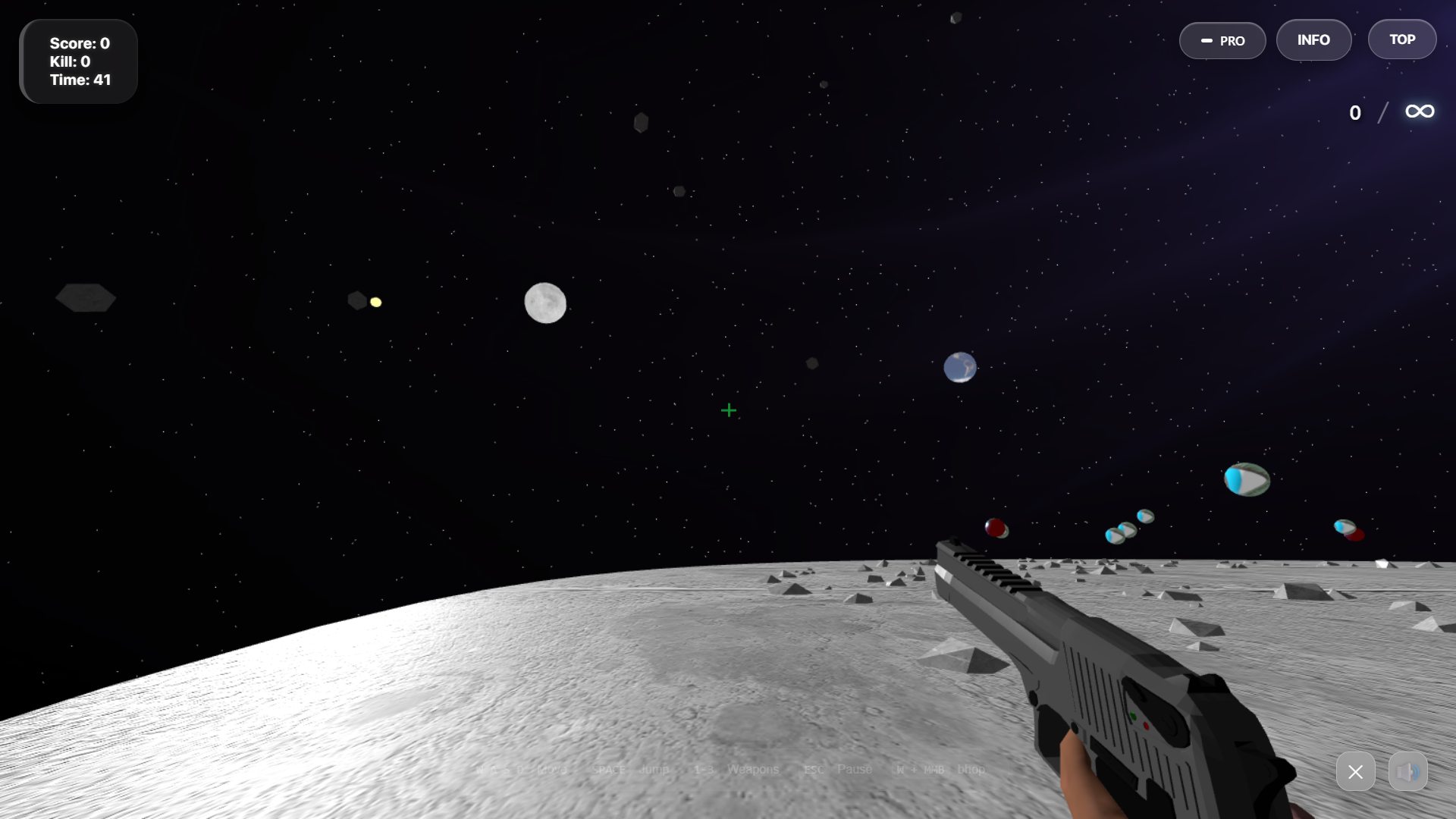Image resolution: width=1456 pixels, height=819 pixels.
Task: Click the X close button
Action: (x=1355, y=772)
